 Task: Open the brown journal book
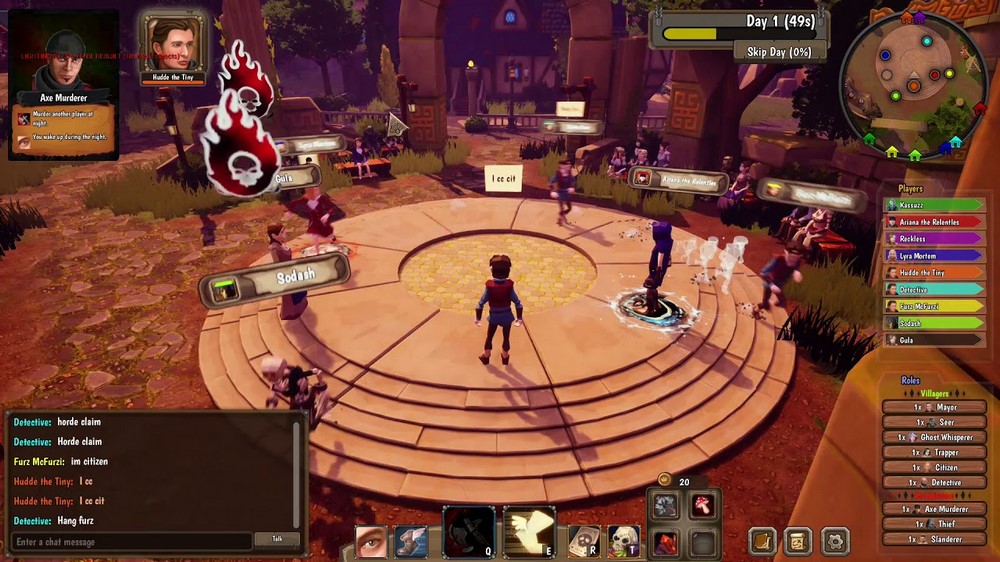(x=763, y=541)
